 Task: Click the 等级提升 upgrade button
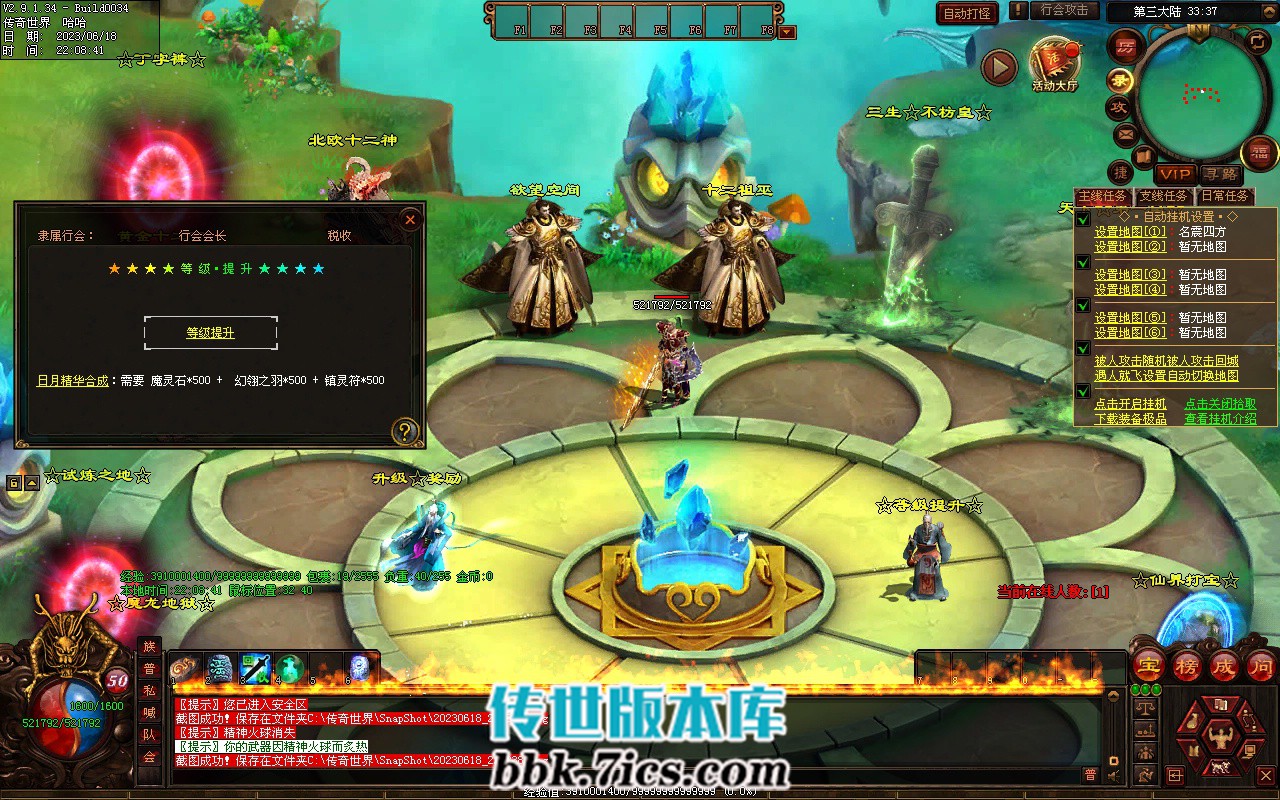(x=210, y=333)
